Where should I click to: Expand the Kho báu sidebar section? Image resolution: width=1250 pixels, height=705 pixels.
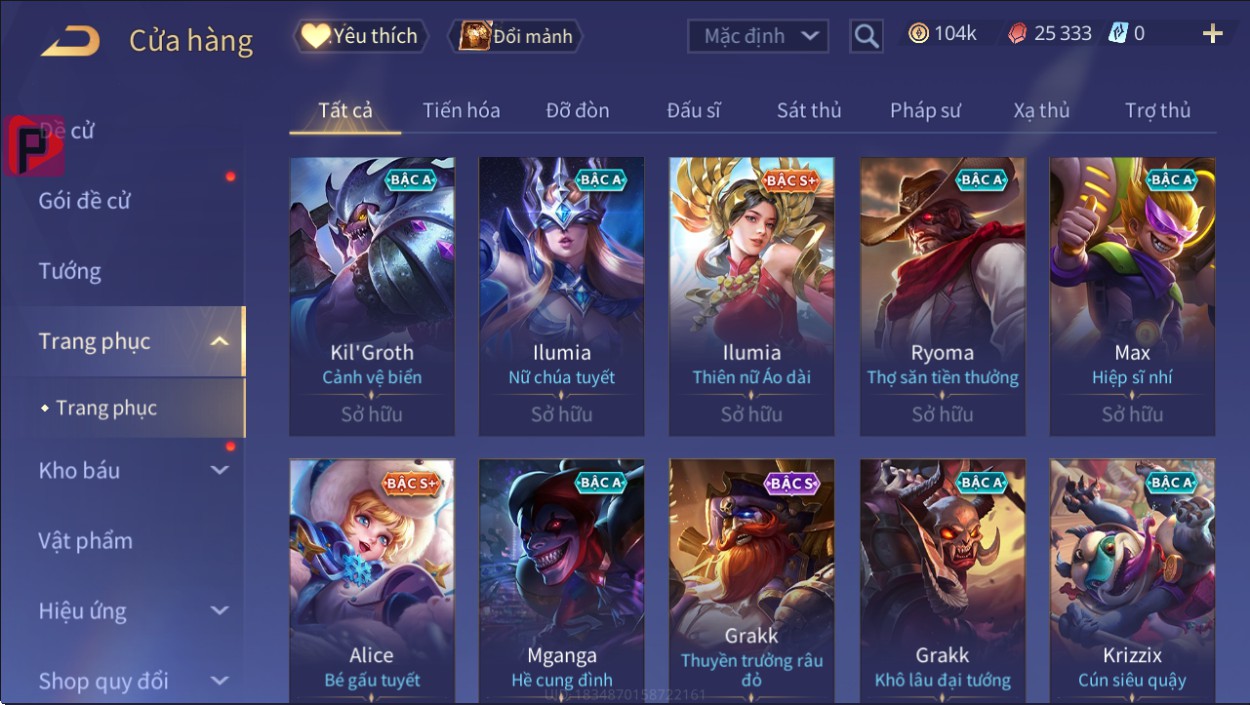[133, 470]
